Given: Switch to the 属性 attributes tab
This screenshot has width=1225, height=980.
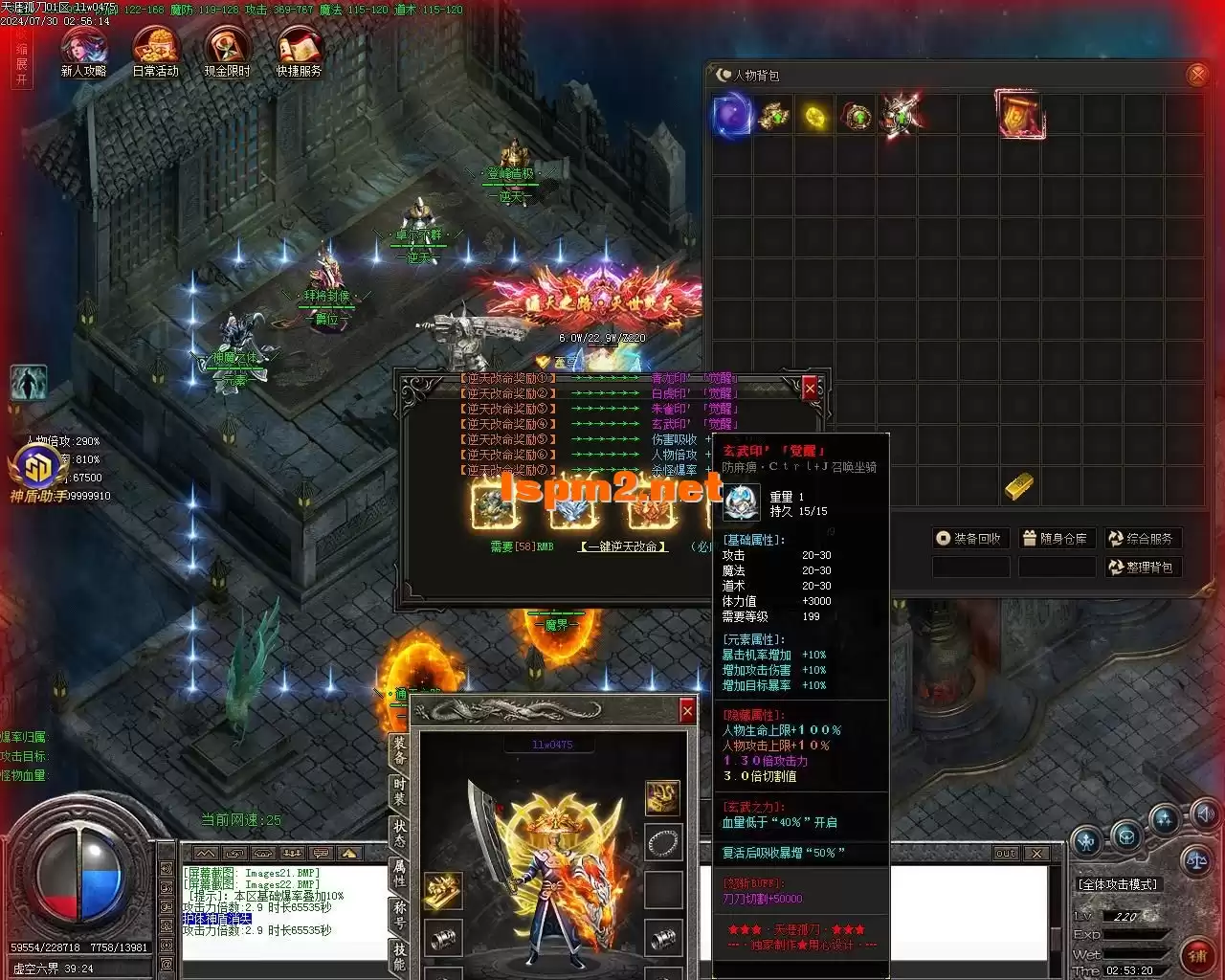Looking at the screenshot, I should point(399,873).
